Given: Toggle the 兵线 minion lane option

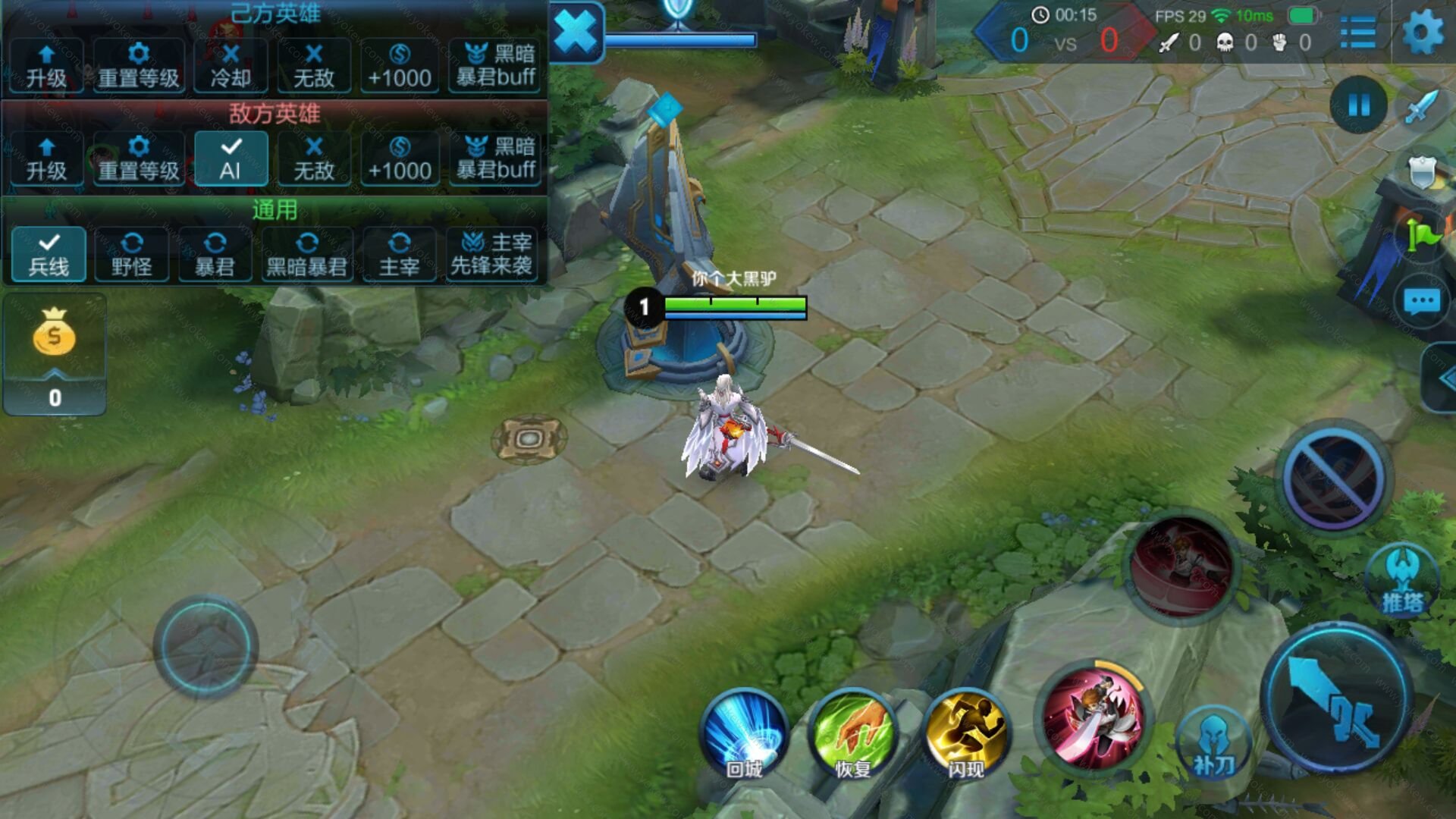Looking at the screenshot, I should 49,254.
